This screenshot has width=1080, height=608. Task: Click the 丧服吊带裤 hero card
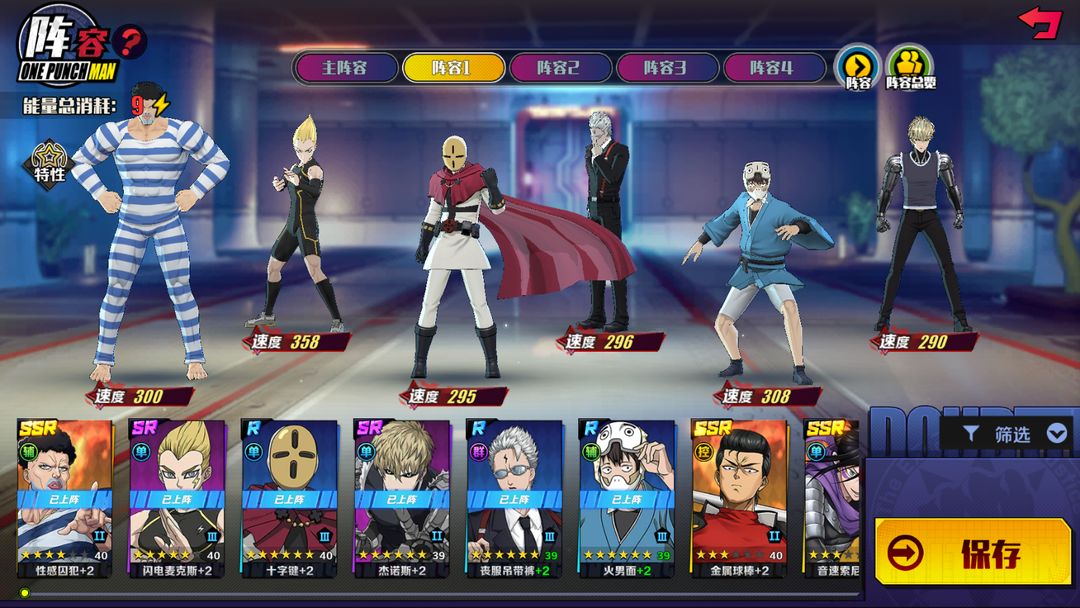(x=514, y=498)
